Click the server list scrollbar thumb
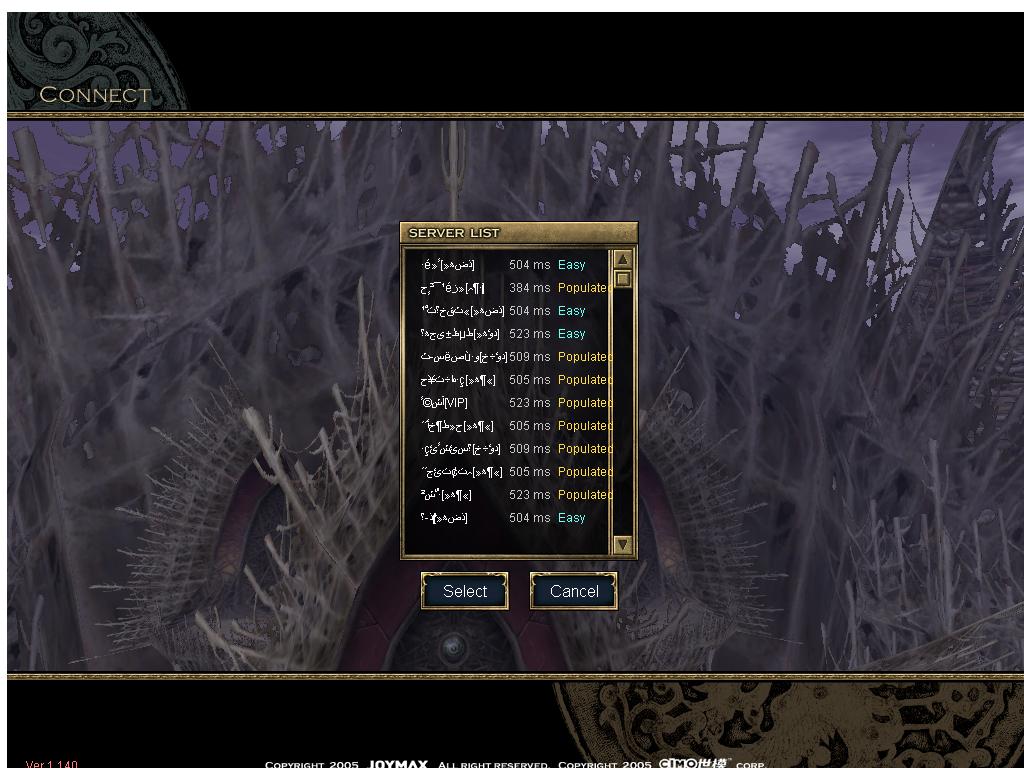The height and width of the screenshot is (768, 1024). (x=622, y=279)
